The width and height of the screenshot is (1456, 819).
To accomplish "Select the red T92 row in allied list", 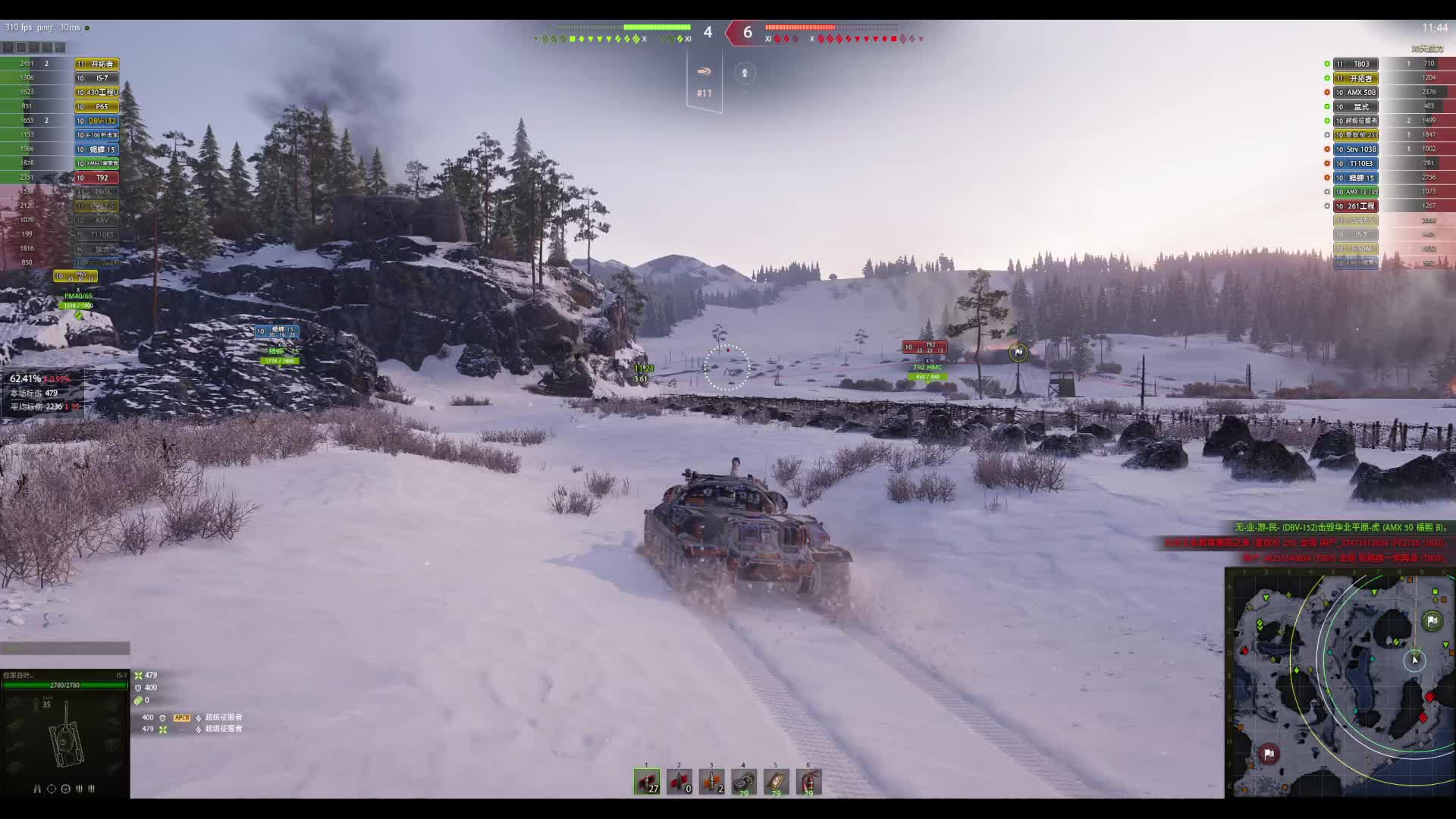I will [x=96, y=177].
